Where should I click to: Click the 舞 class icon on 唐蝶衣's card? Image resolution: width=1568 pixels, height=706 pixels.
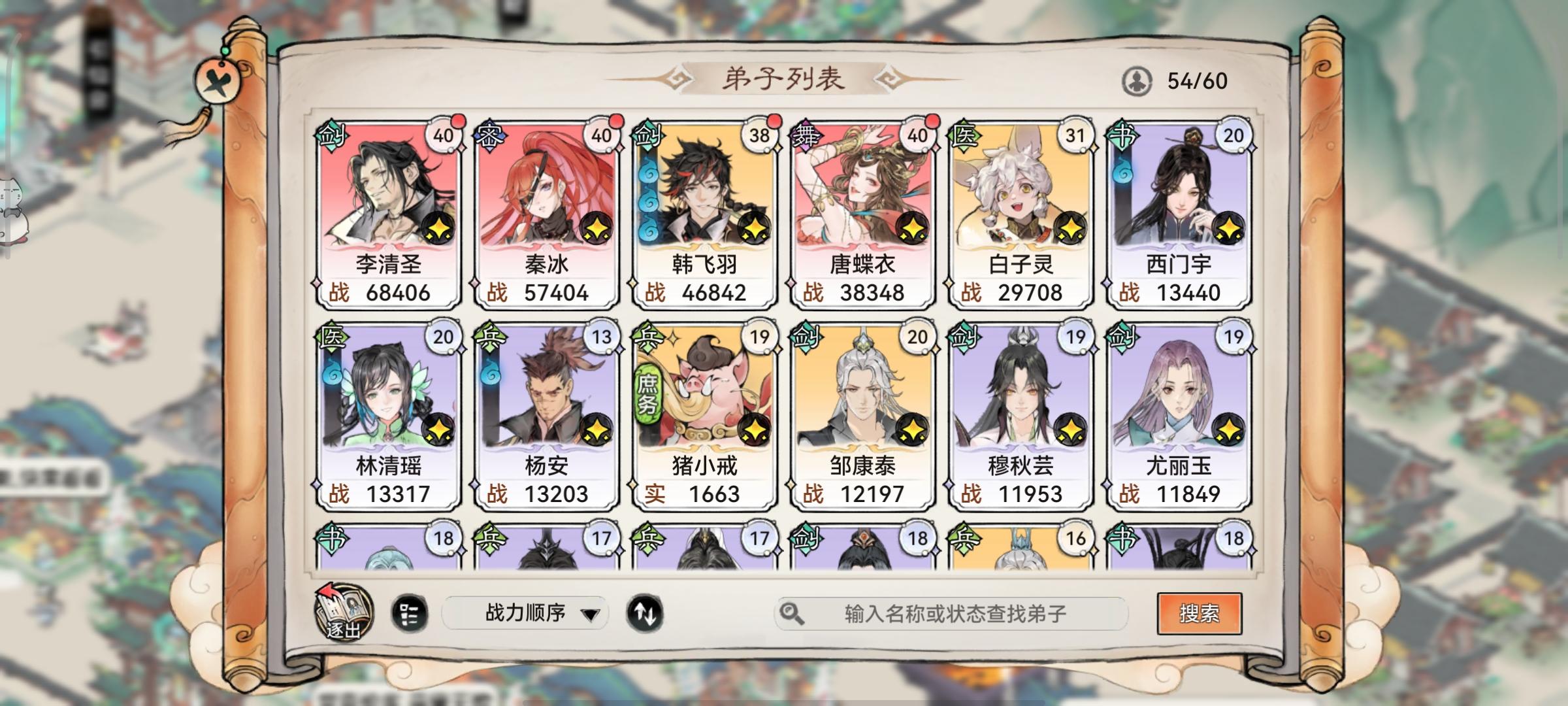pyautogui.click(x=806, y=134)
